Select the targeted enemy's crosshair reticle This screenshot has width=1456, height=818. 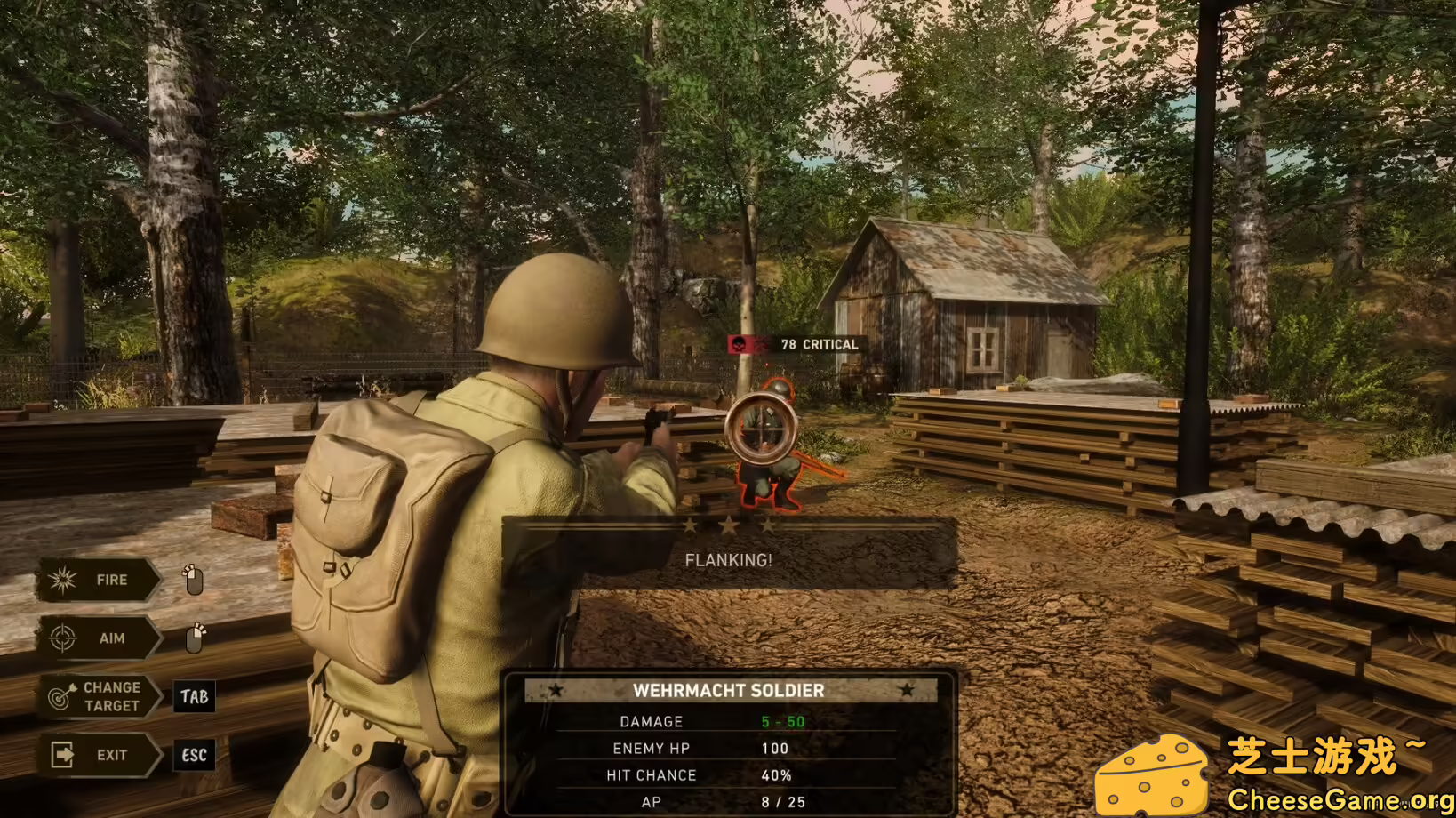tap(761, 429)
